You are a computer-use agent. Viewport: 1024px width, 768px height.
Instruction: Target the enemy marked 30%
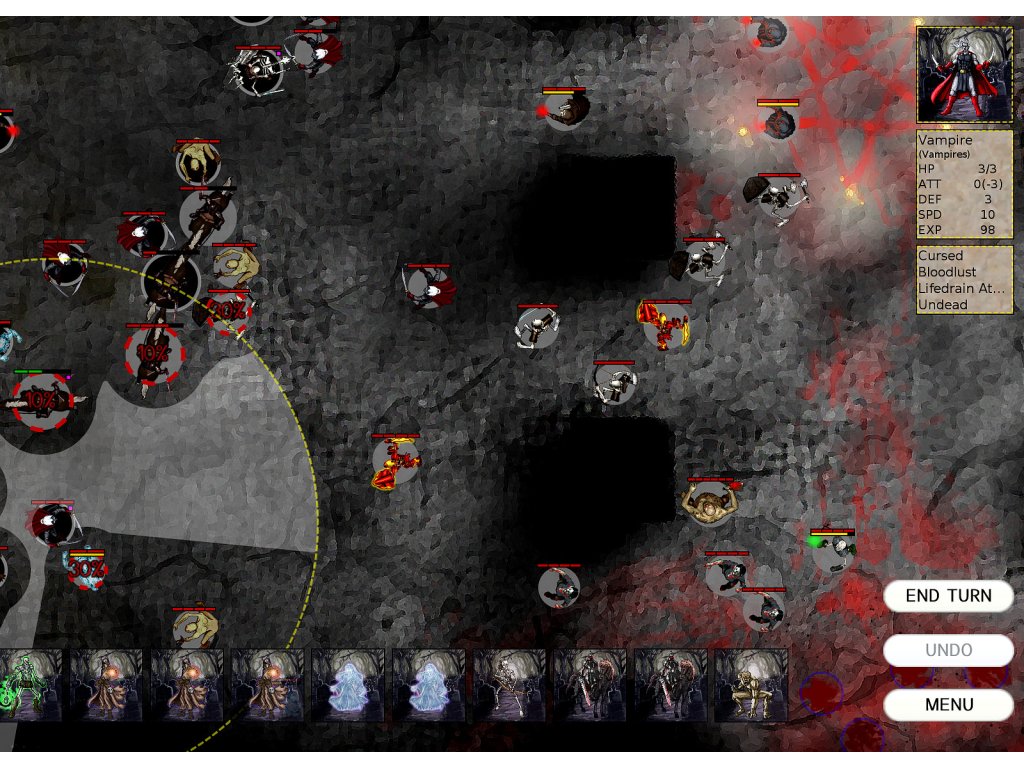coord(87,570)
